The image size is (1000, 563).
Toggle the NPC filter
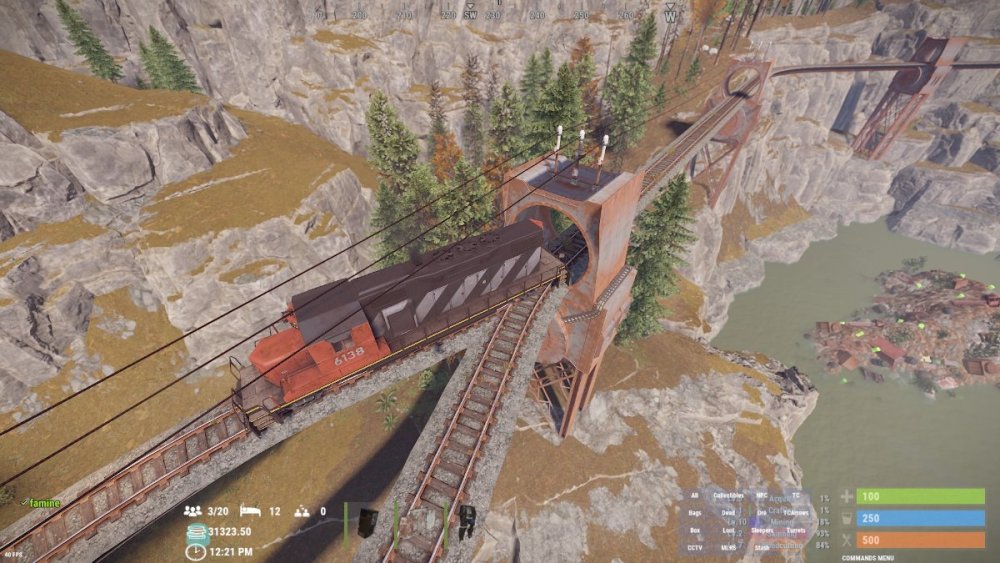point(762,495)
